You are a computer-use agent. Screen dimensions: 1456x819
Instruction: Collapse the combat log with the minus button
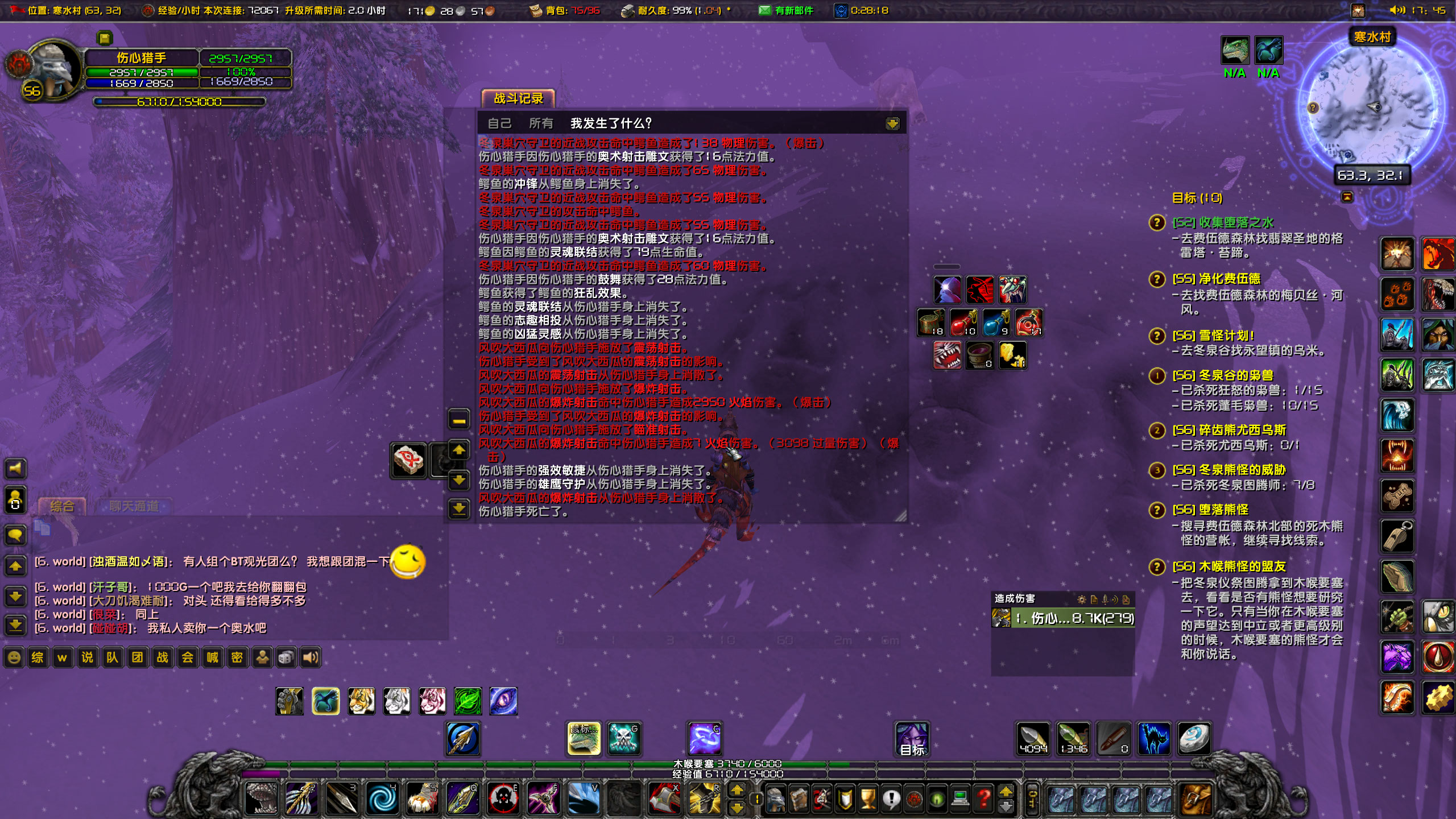tap(458, 419)
